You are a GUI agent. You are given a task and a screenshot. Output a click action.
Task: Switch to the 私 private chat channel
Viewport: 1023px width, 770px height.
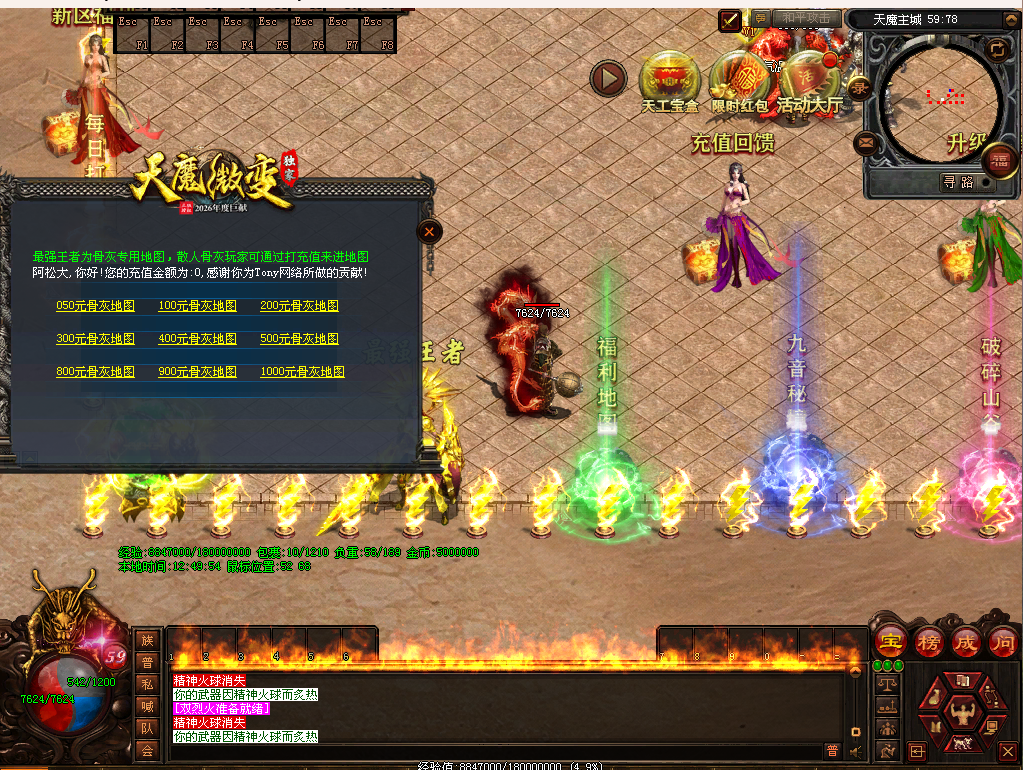pyautogui.click(x=147, y=685)
